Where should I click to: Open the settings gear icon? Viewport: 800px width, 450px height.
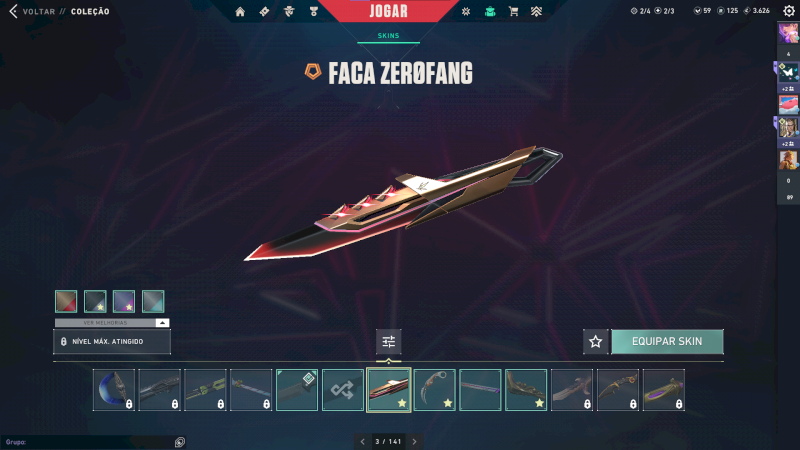(x=788, y=11)
